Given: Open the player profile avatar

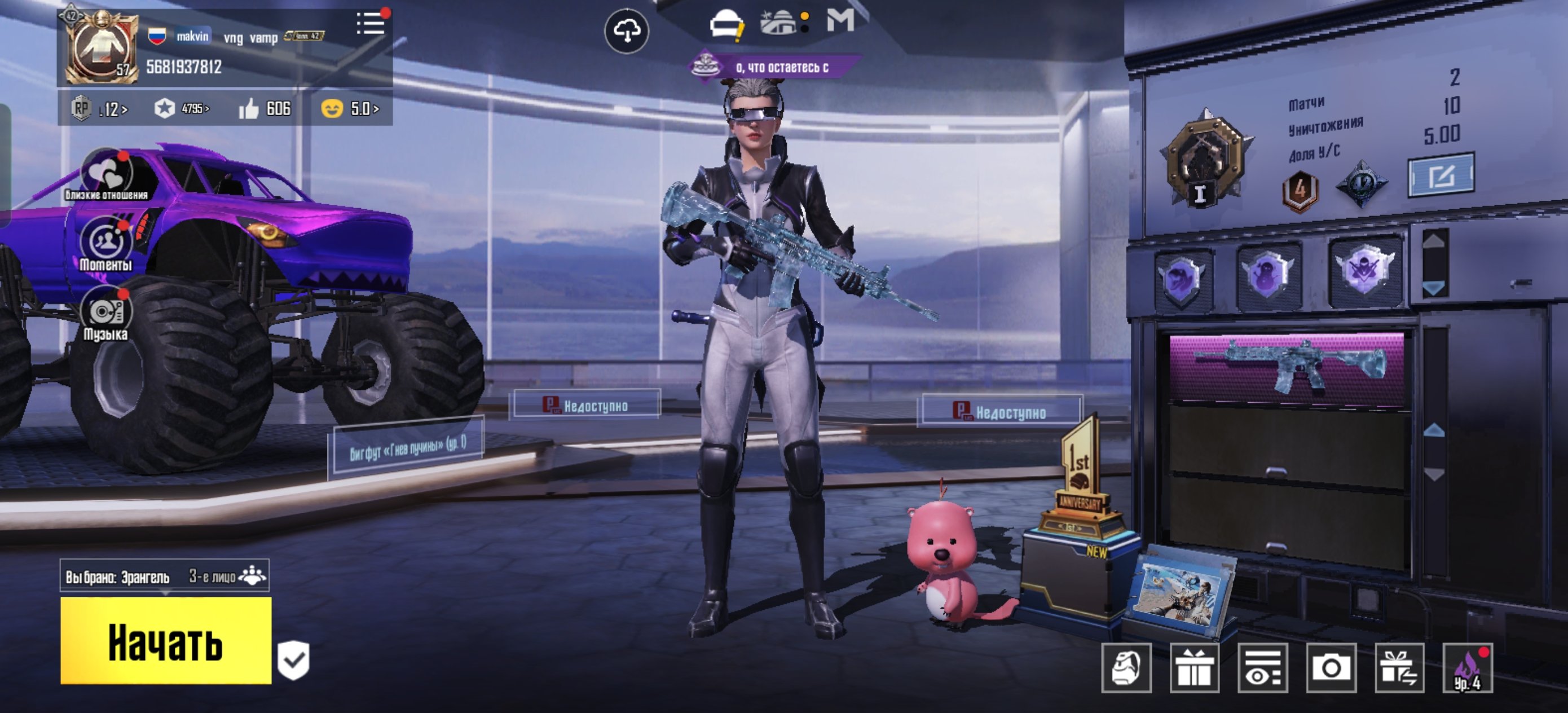Looking at the screenshot, I should [x=100, y=48].
